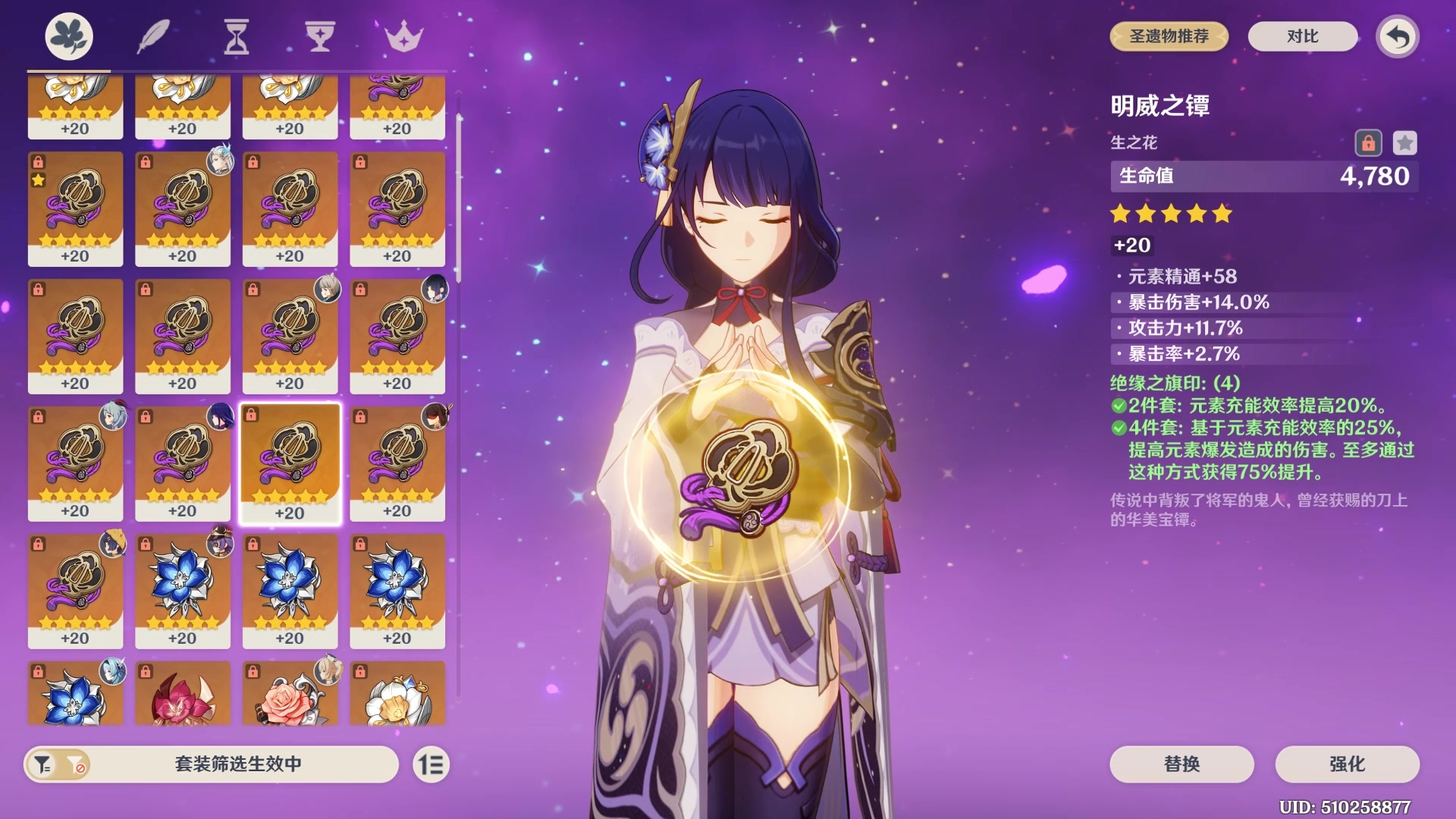
Task: Select the highlighted tsuba flower artifact
Action: [x=290, y=463]
